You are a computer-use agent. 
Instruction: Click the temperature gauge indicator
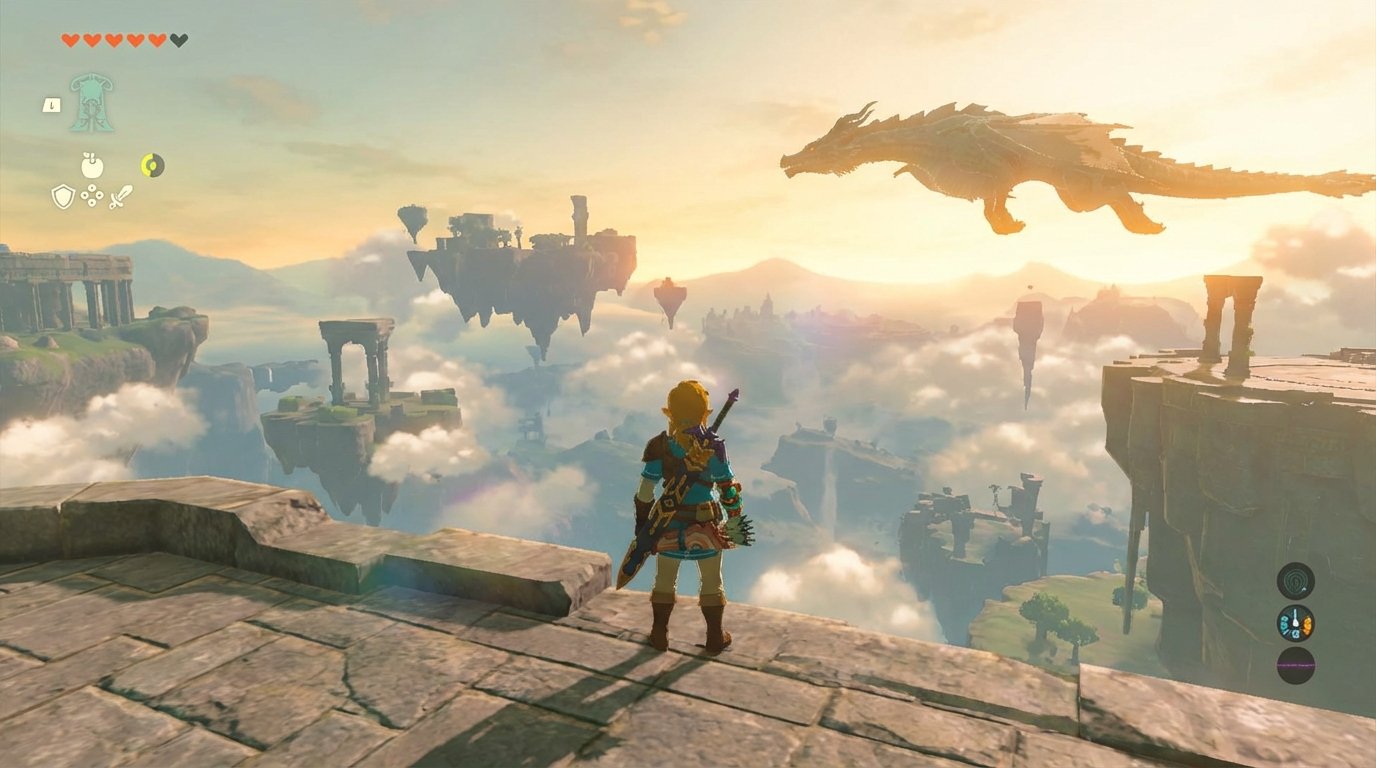tap(1295, 623)
